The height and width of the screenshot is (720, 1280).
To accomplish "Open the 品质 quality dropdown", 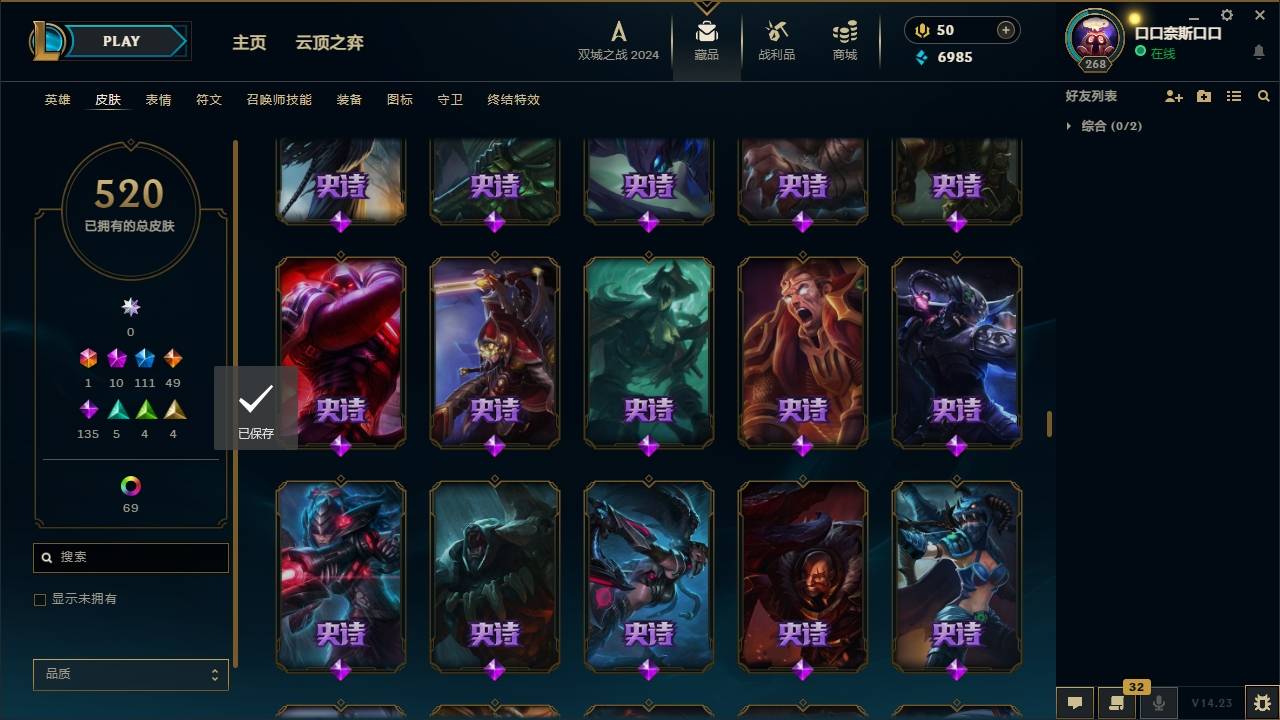I will [x=130, y=674].
